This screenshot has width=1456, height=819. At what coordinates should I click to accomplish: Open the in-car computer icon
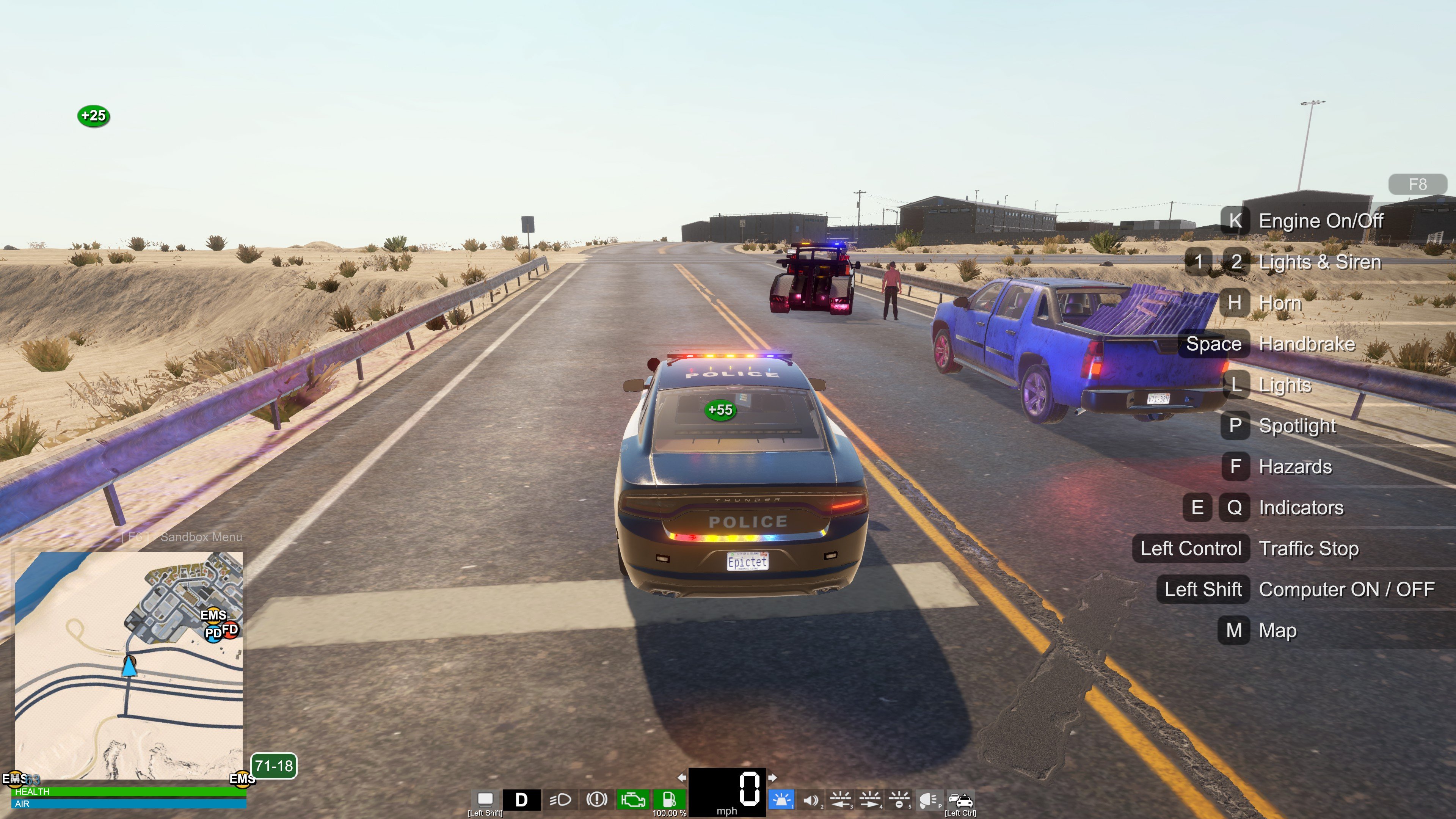click(485, 799)
